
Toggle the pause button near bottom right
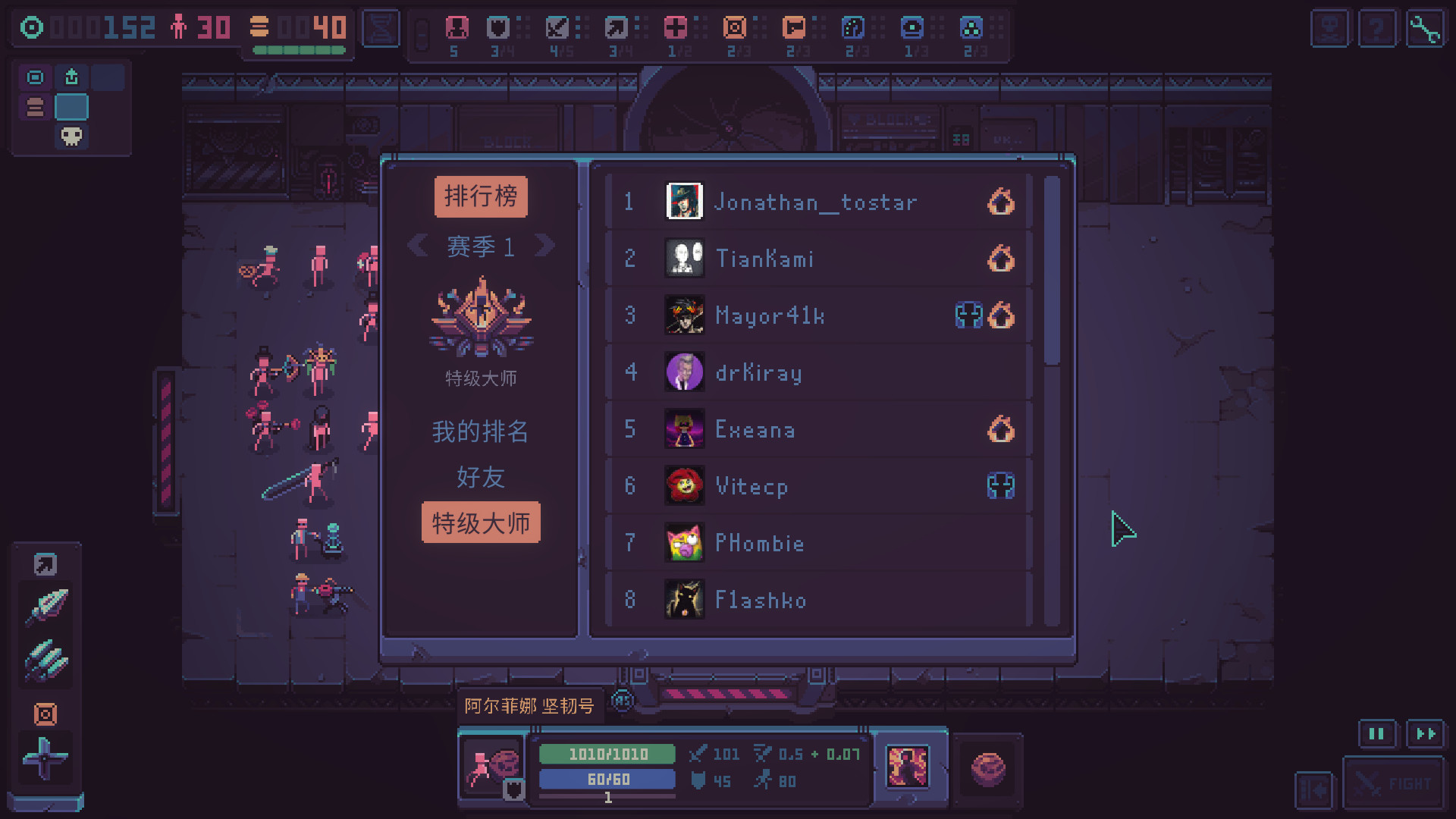1377,733
